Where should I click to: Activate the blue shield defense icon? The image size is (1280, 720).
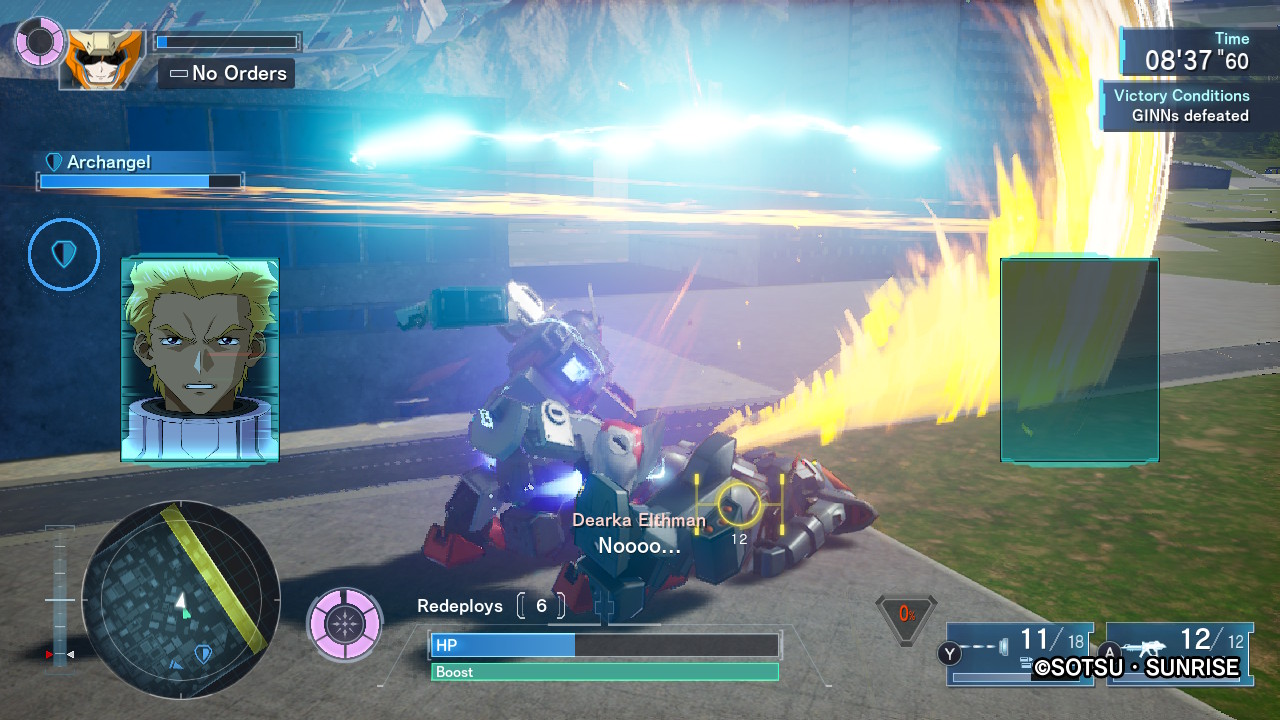pos(64,255)
